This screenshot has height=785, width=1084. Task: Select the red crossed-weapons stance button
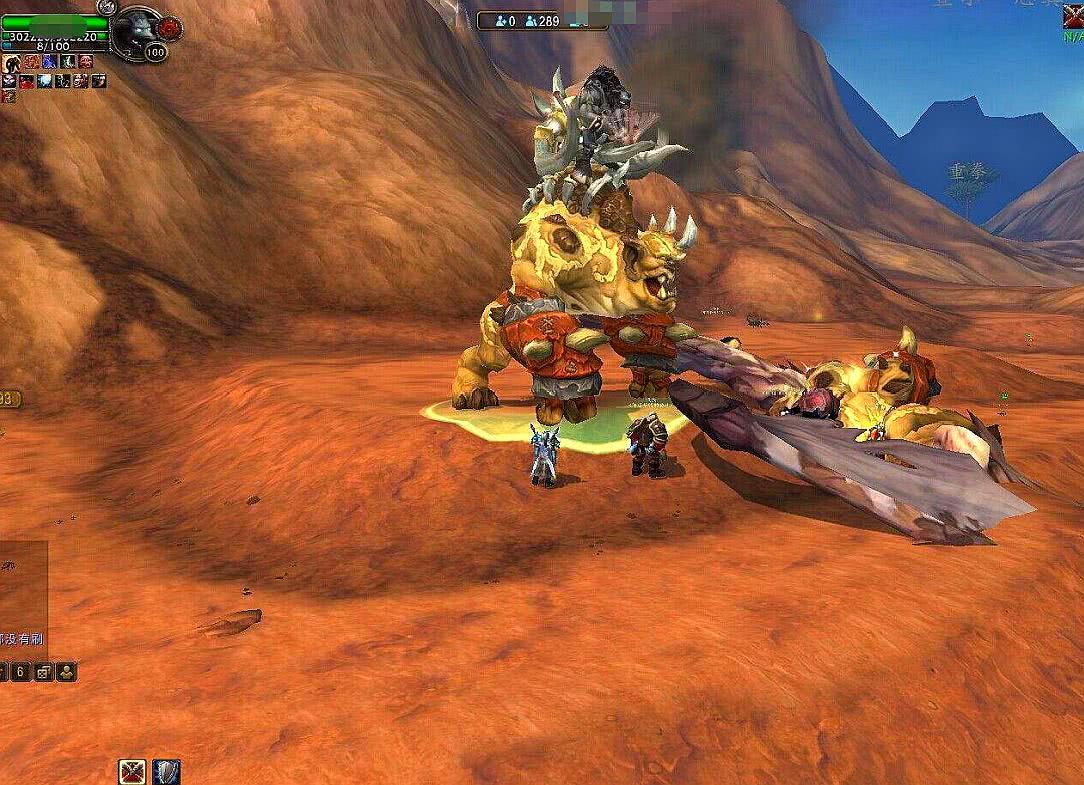[132, 771]
